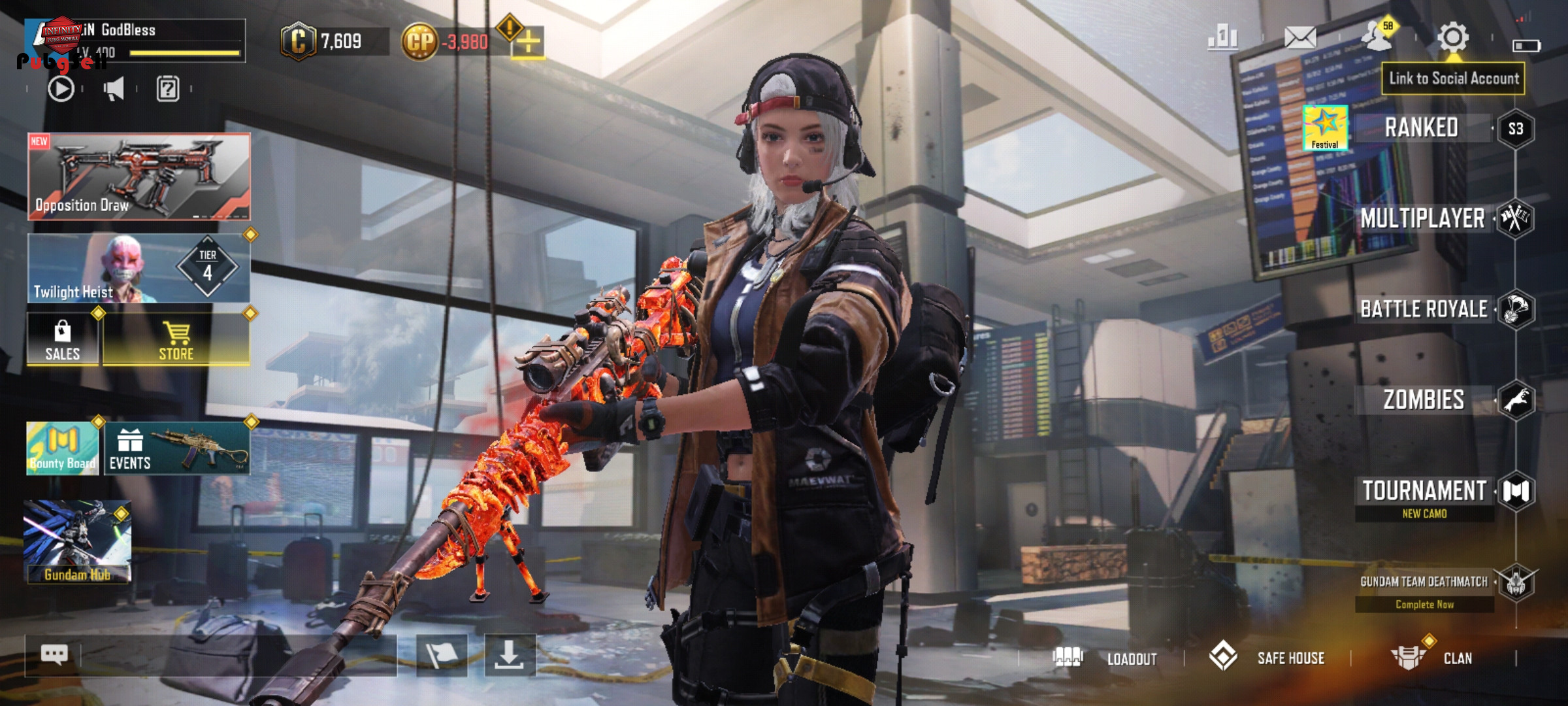This screenshot has width=1568, height=706.
Task: Enter the Gundam Hub
Action: (77, 542)
